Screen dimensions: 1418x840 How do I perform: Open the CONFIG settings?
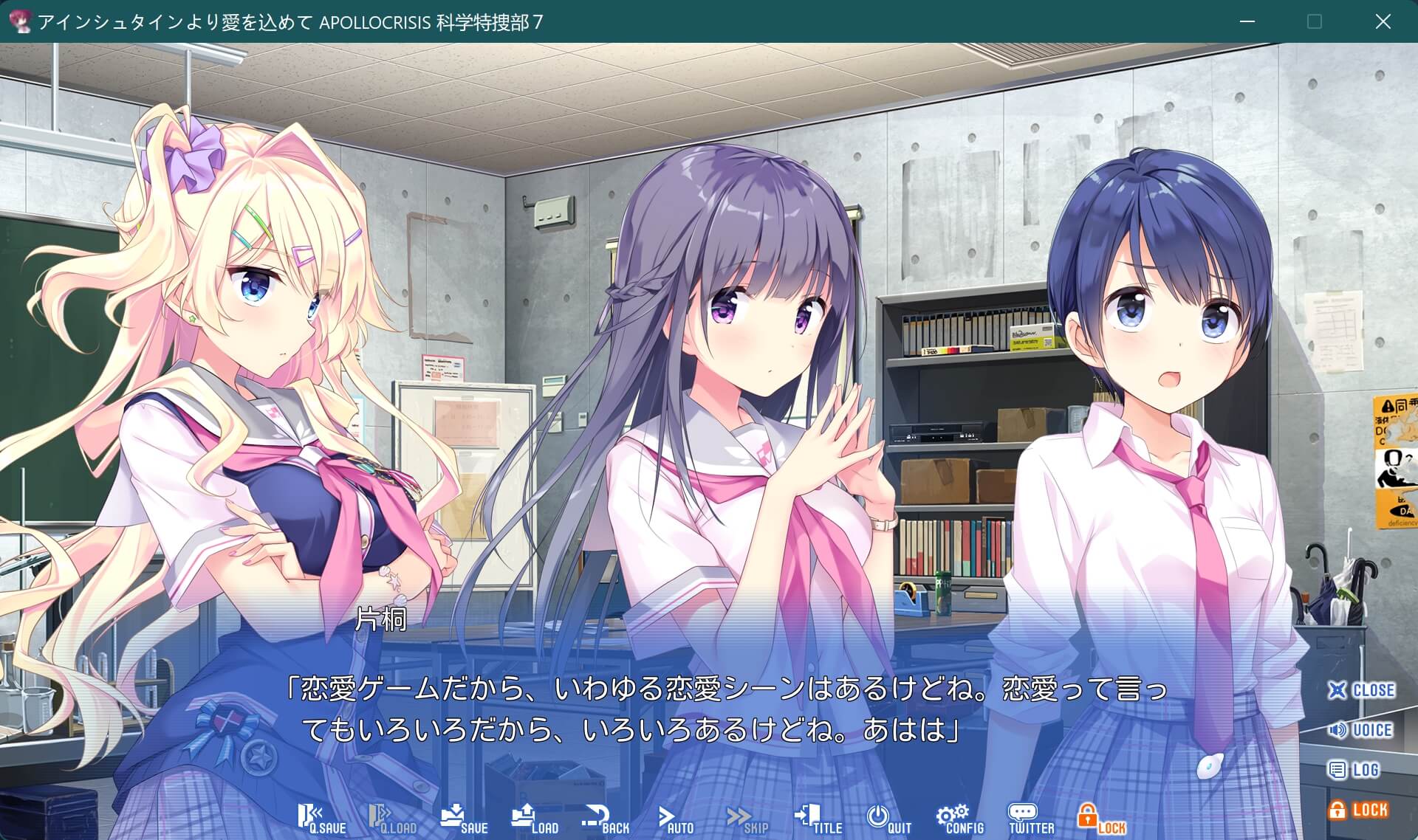(x=960, y=819)
